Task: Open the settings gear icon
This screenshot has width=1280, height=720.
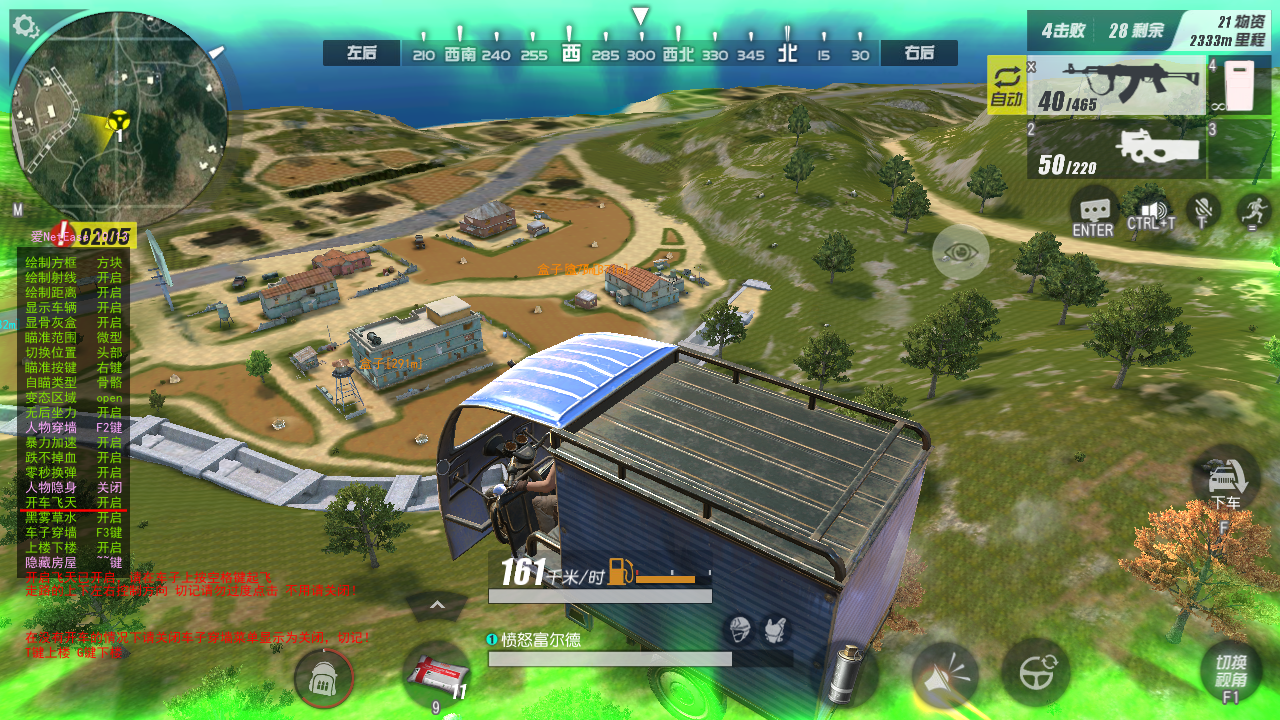Action: 26,26
